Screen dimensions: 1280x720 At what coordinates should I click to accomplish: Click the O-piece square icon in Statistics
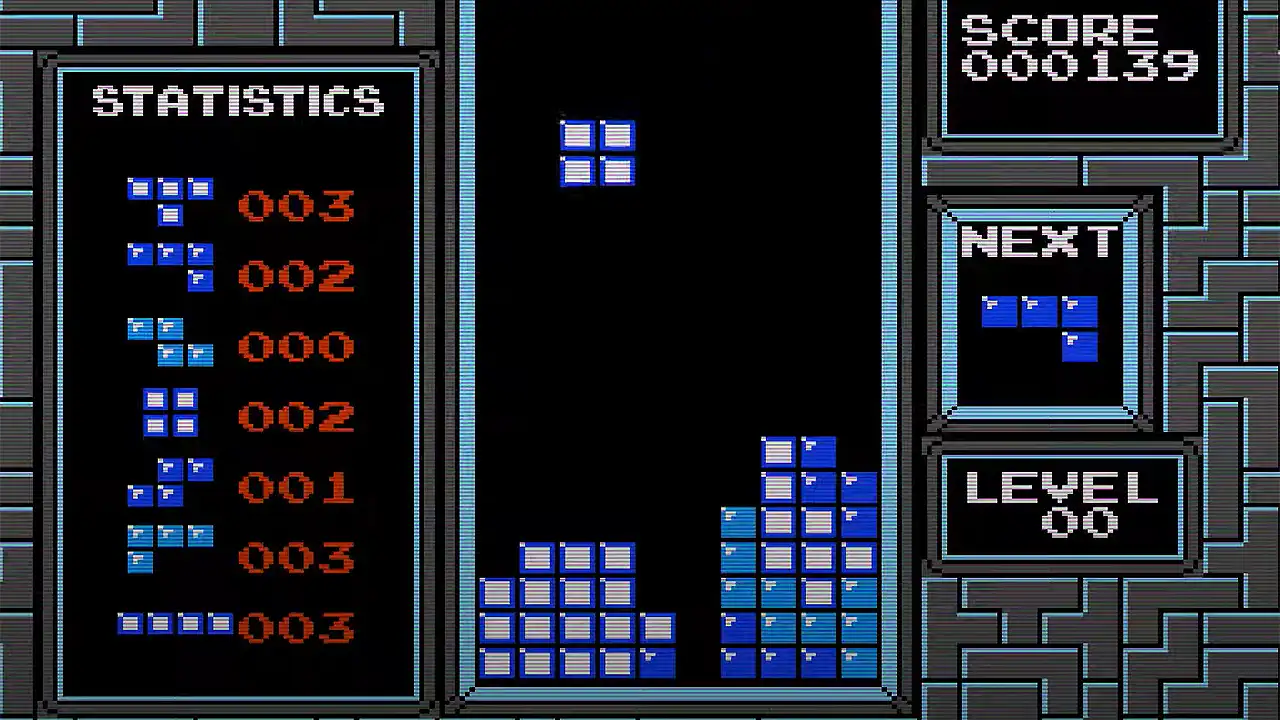click(170, 410)
